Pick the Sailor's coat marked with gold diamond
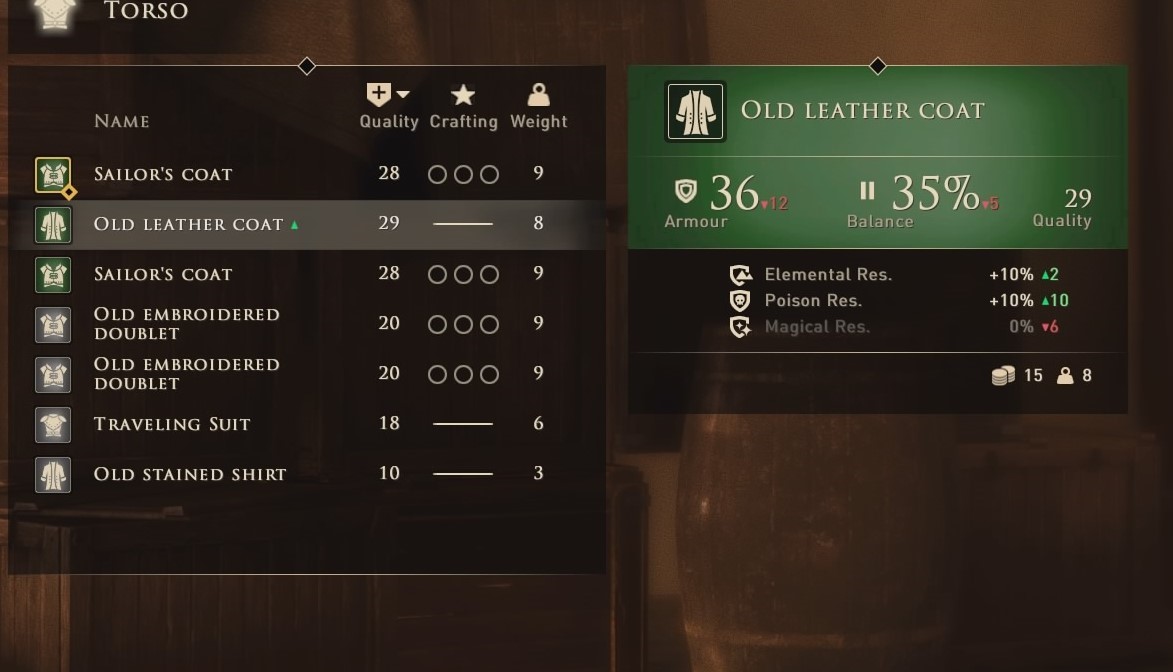 [x=163, y=174]
